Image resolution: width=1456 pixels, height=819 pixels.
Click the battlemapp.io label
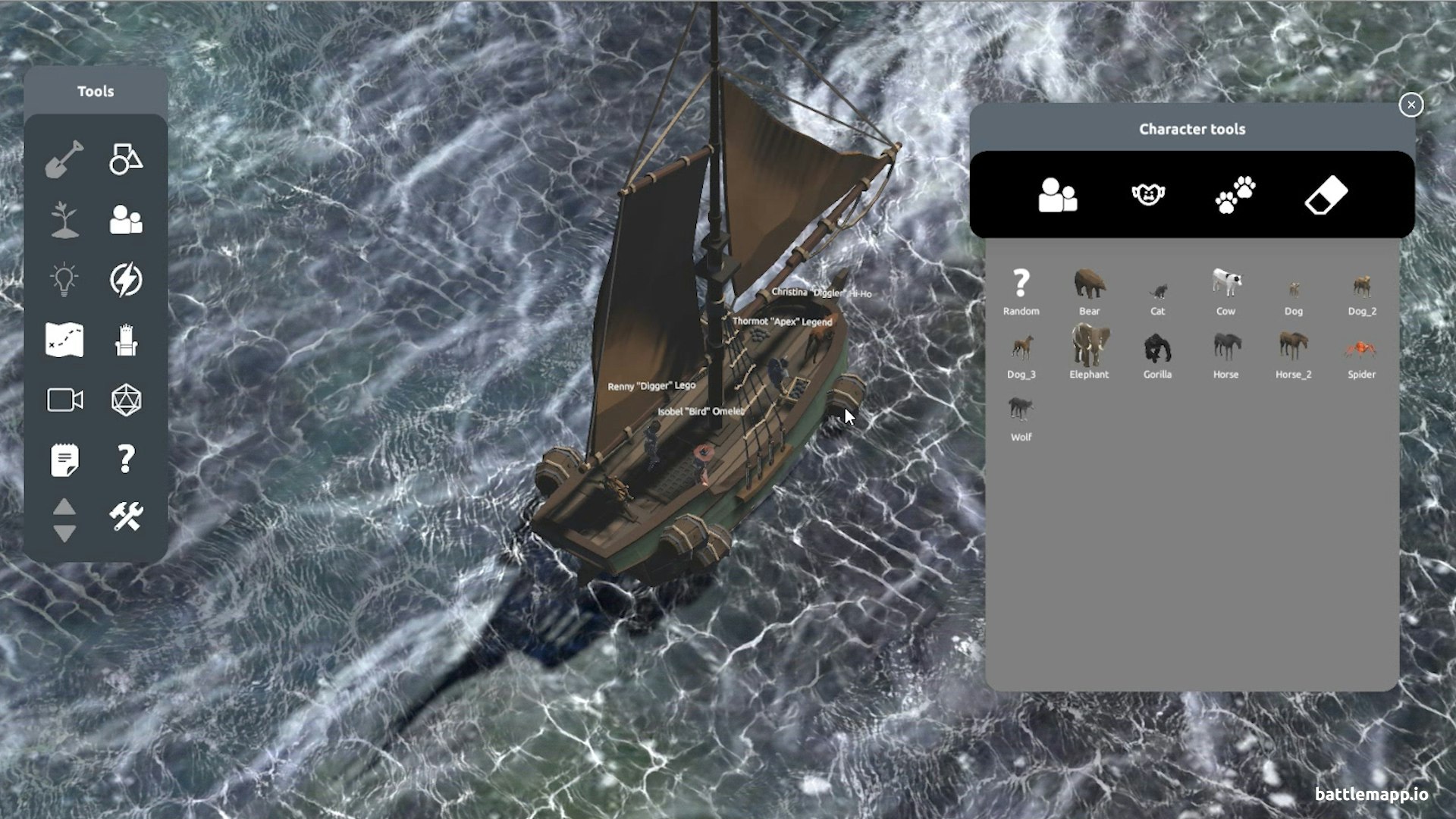pyautogui.click(x=1373, y=794)
